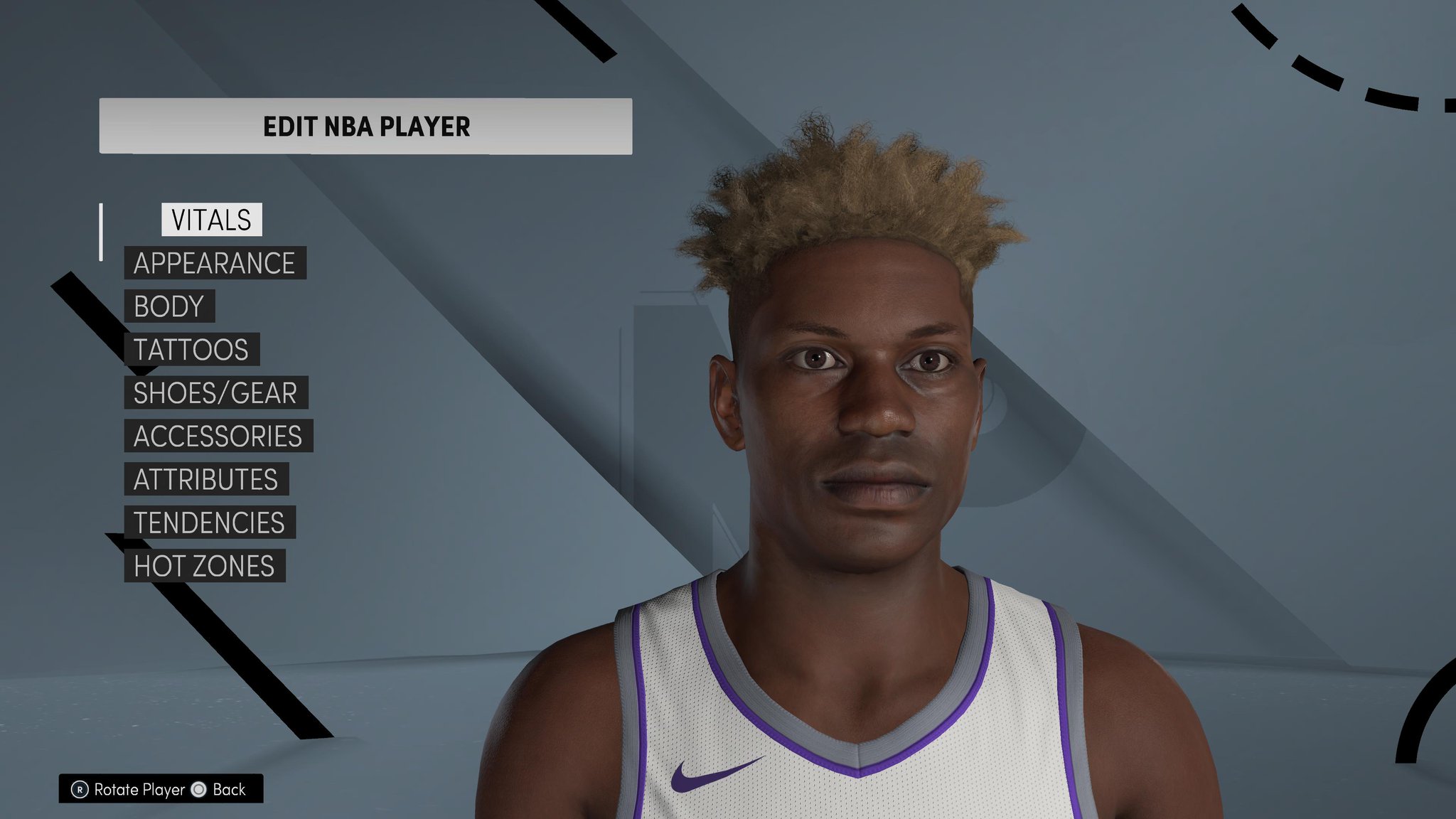The image size is (1456, 819).
Task: Switch to the APPEARANCE tab
Action: tap(214, 263)
